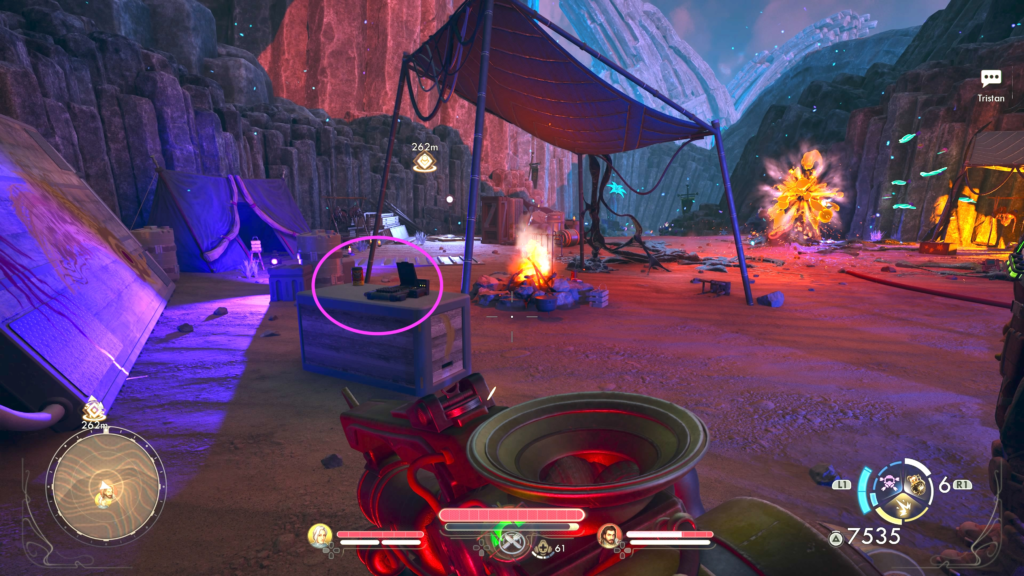Open the chat bubble icon above Tristan
The height and width of the screenshot is (576, 1024).
click(991, 79)
